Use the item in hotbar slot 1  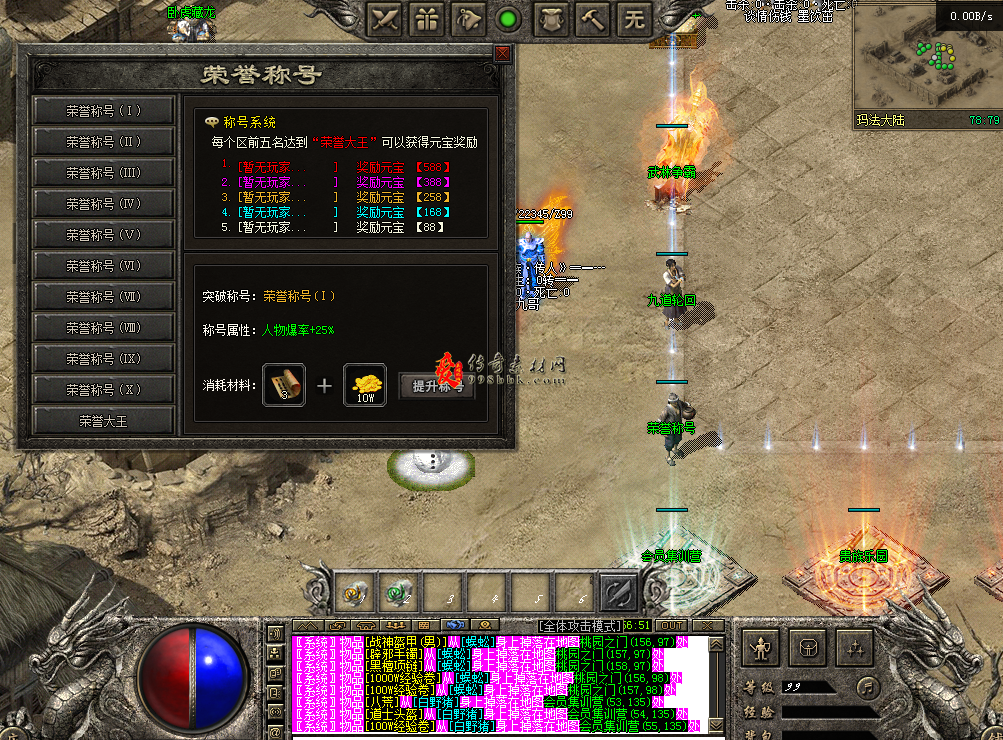click(352, 592)
